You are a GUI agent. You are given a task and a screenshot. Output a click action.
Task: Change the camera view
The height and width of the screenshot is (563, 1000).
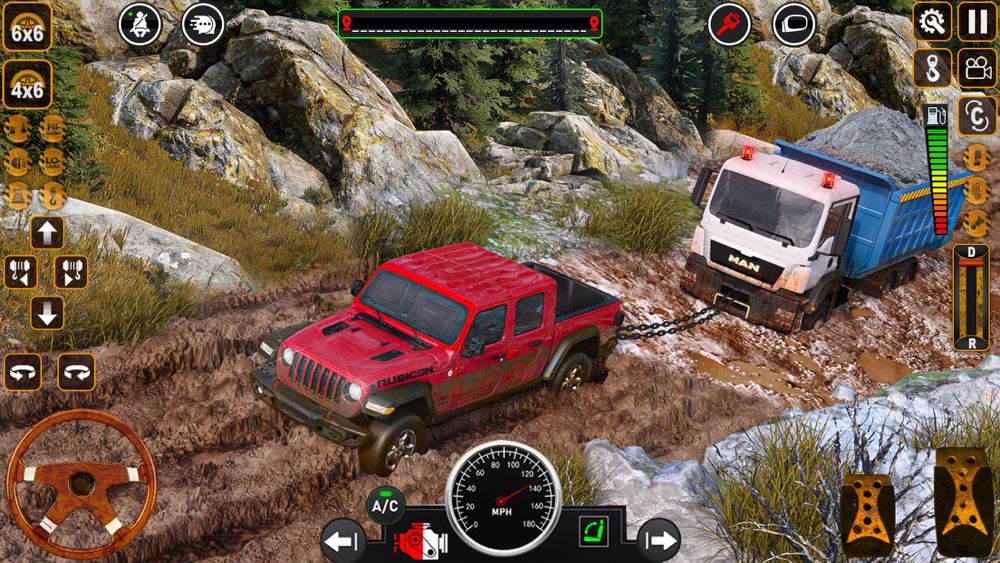click(x=977, y=68)
